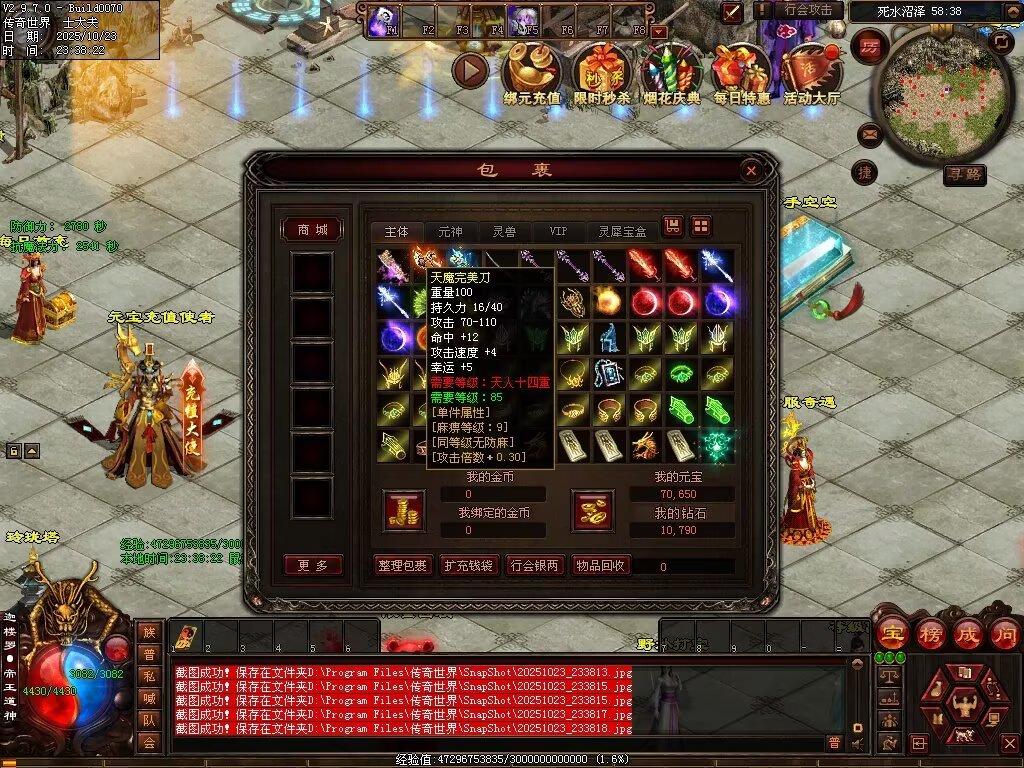Open the 绑元充值 recharge icon
Screen dimensions: 1024x768
tap(531, 73)
